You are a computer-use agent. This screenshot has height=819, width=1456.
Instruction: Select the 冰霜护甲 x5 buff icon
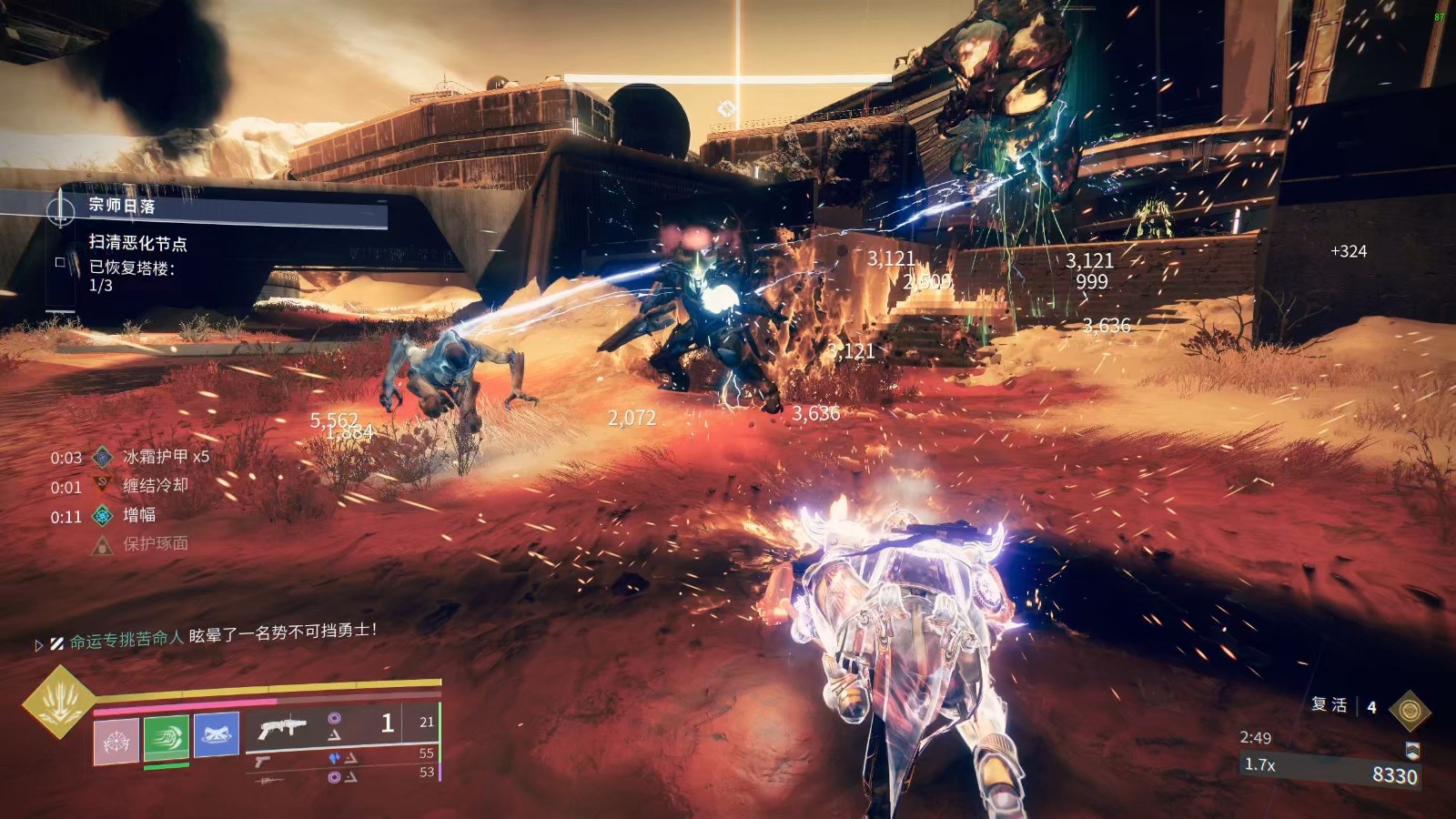pyautogui.click(x=104, y=457)
